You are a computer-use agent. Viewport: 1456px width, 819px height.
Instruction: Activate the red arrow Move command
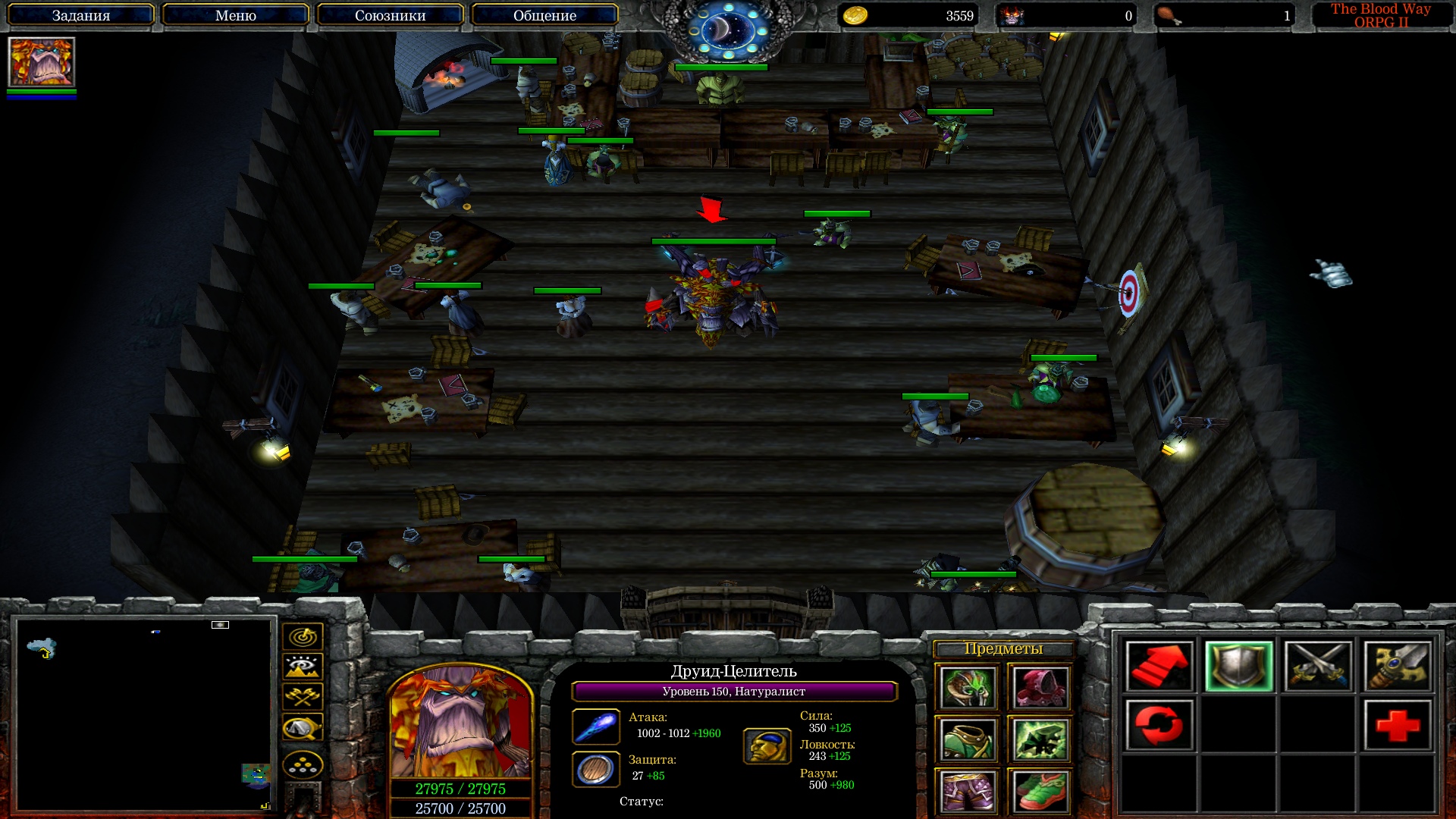pyautogui.click(x=1159, y=667)
